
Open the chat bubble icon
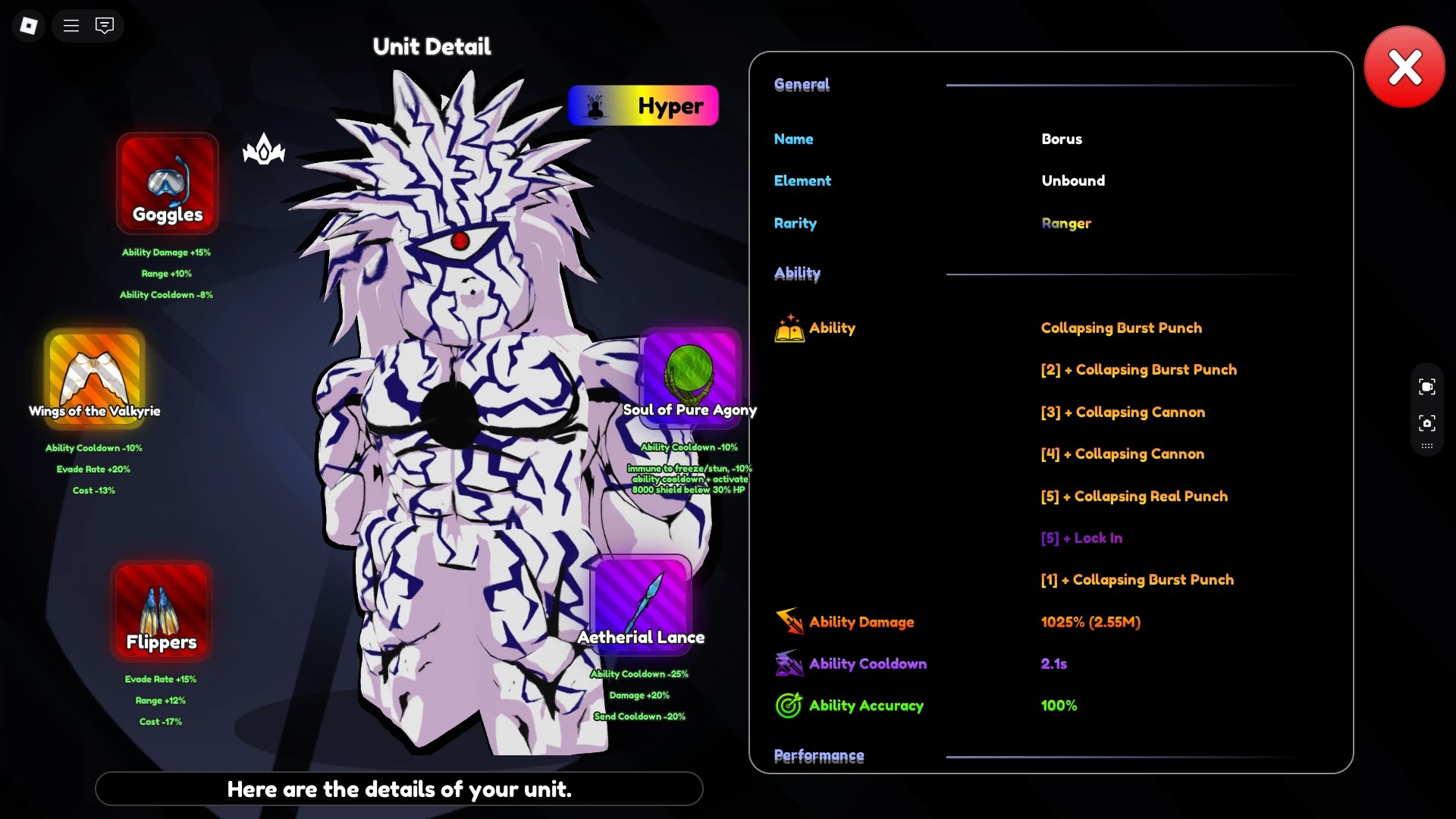pos(105,25)
